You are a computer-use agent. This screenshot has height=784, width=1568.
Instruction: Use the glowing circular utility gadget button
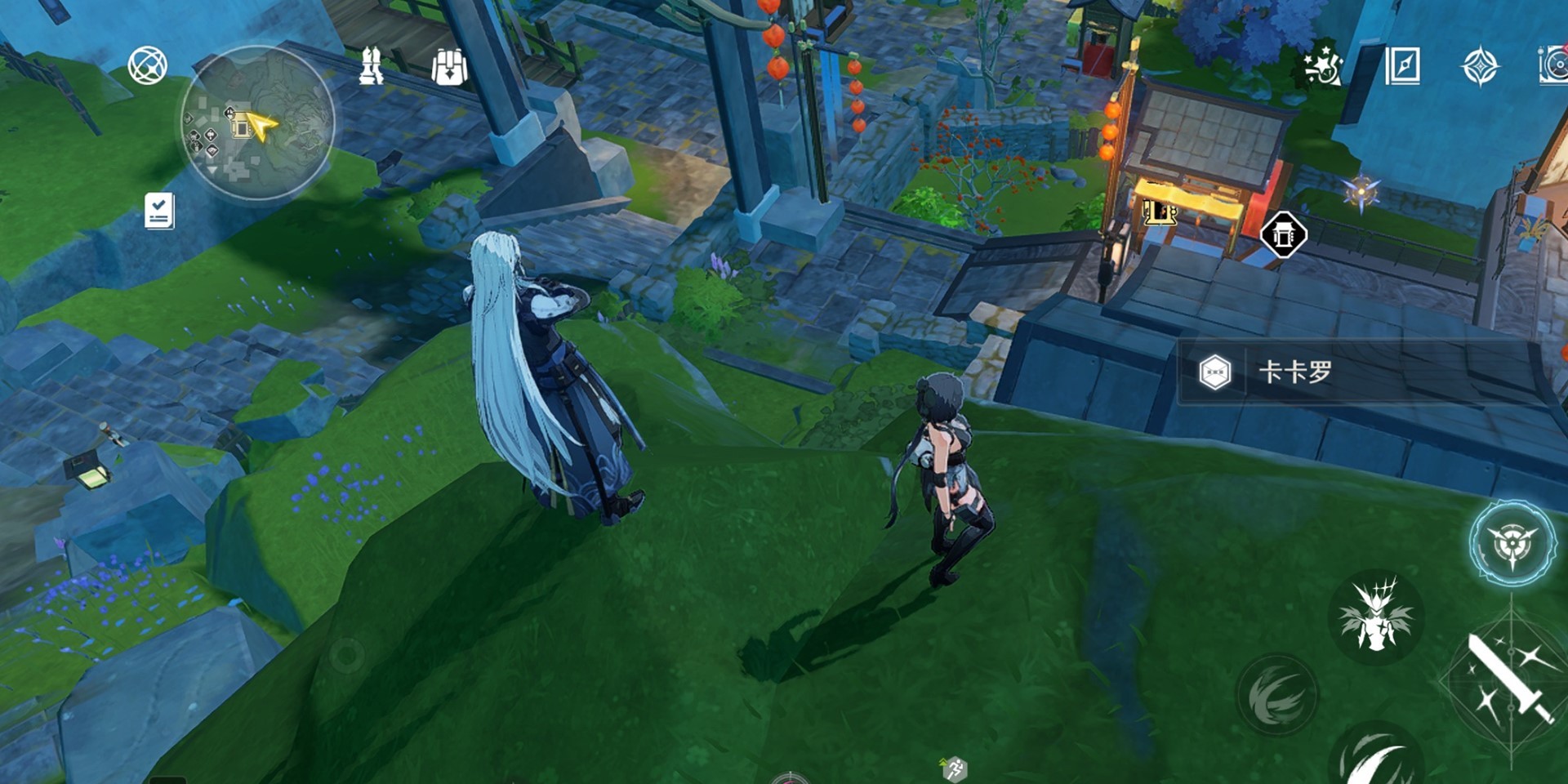pos(1512,544)
